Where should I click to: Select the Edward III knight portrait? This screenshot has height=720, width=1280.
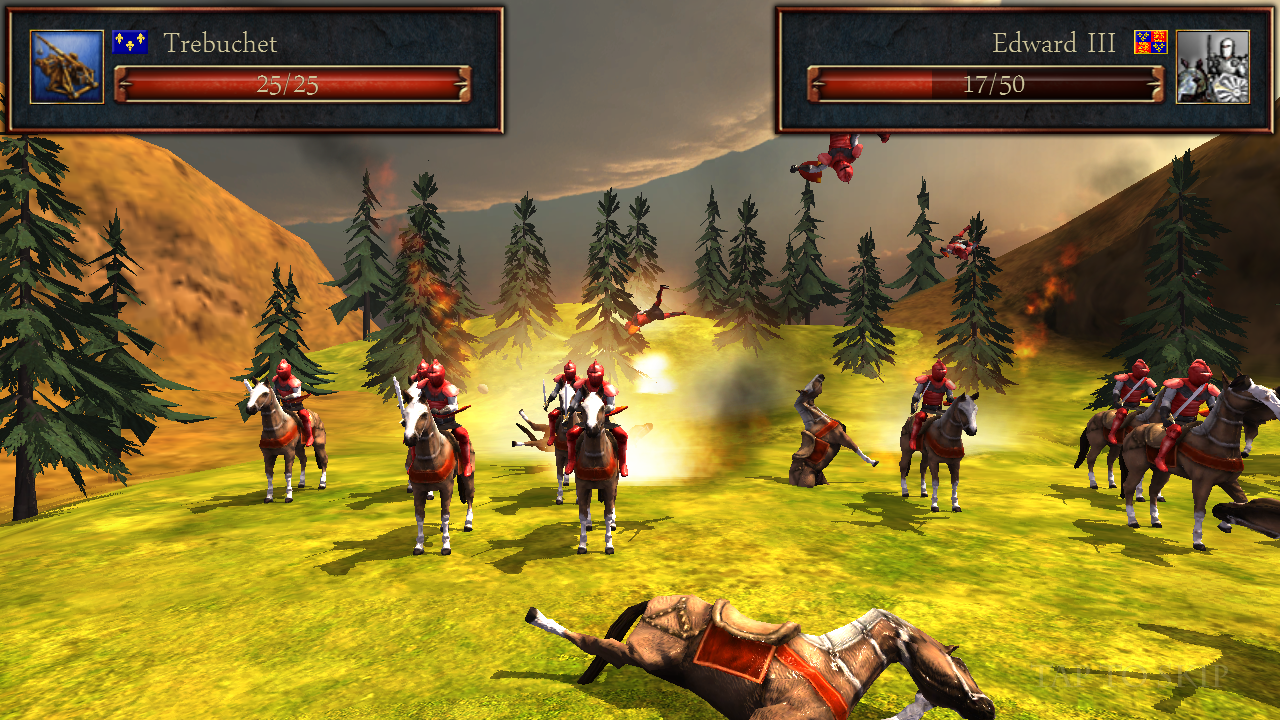(x=1212, y=67)
